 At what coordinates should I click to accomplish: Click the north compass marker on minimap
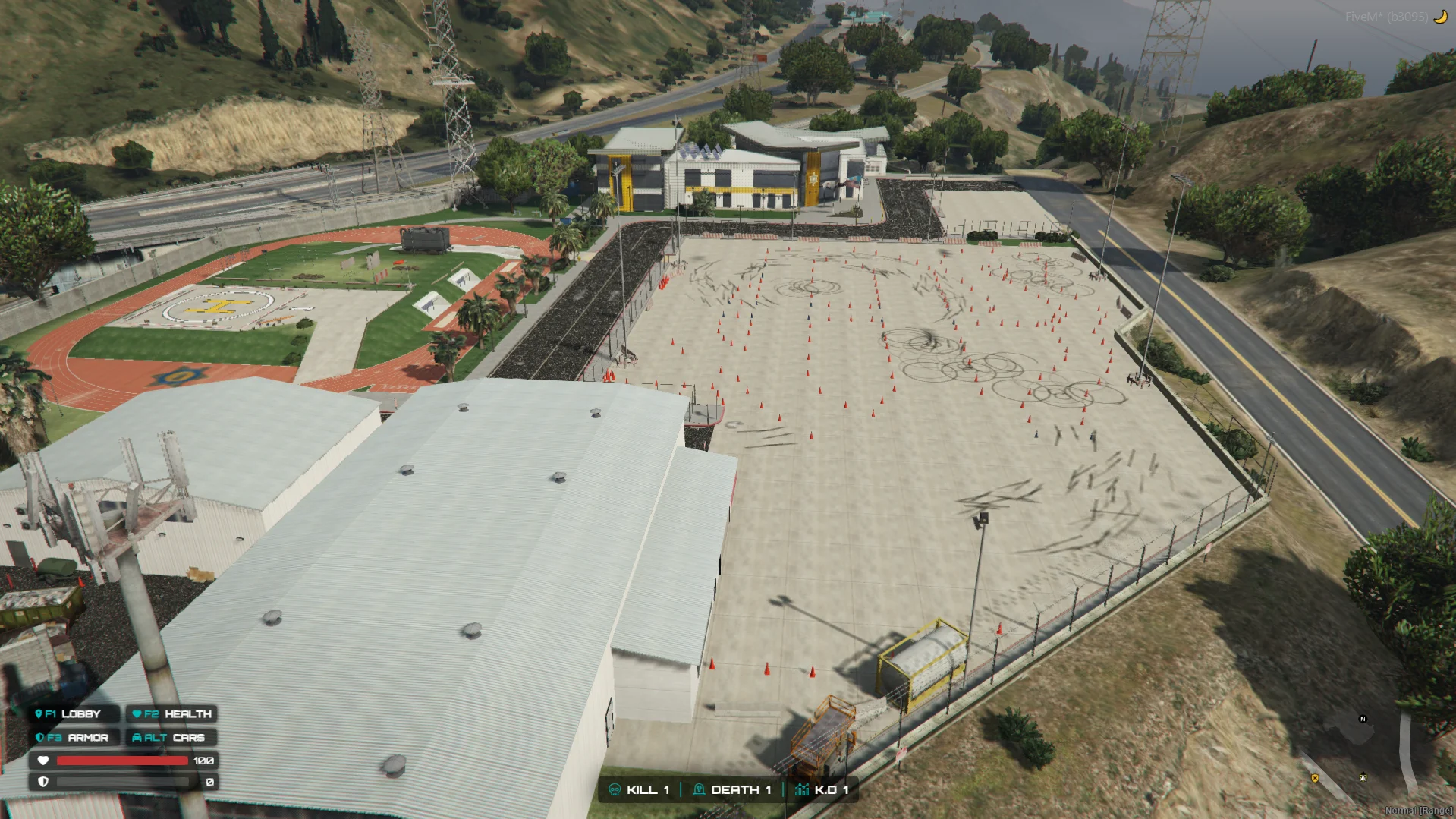(x=1363, y=719)
